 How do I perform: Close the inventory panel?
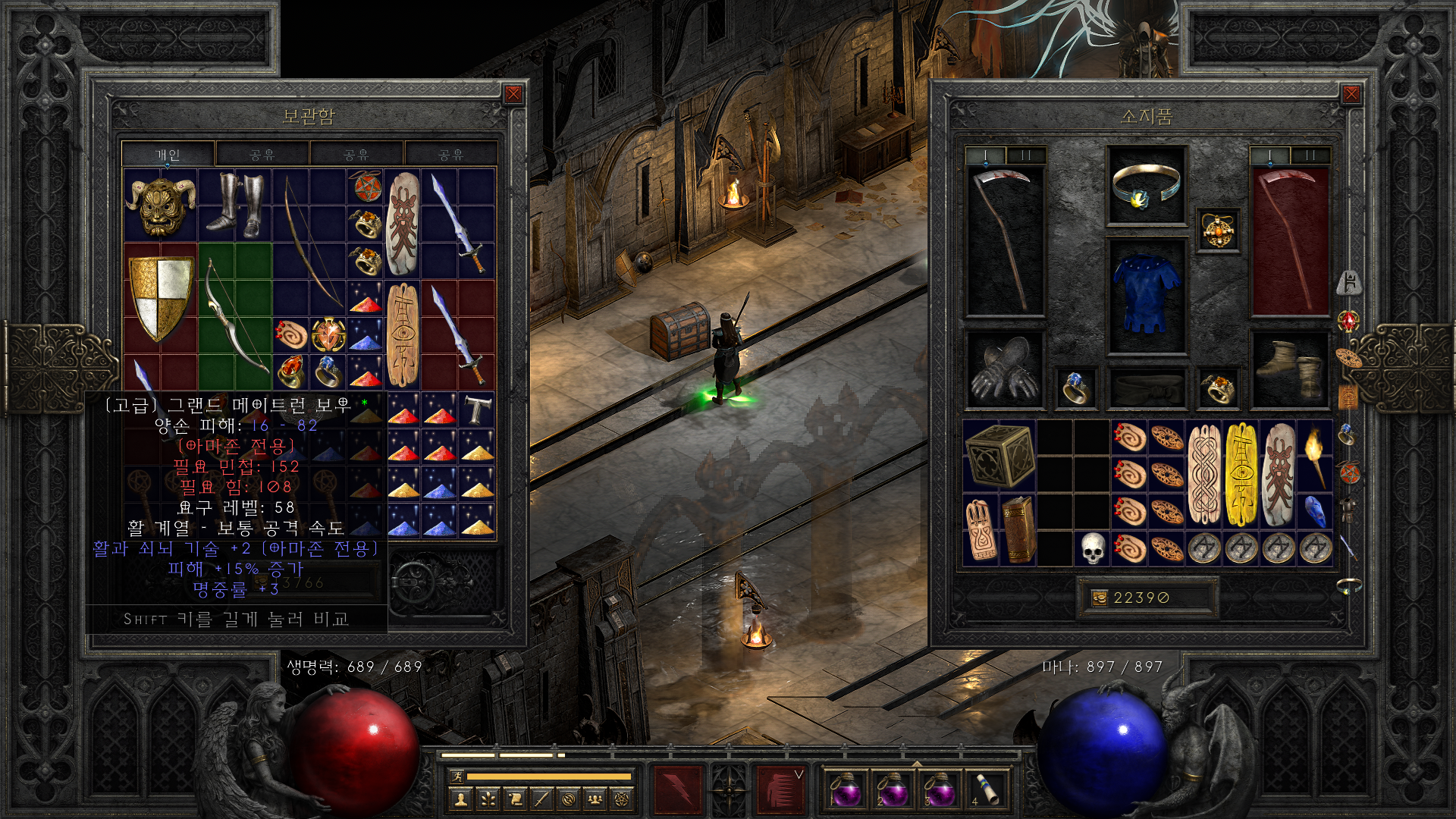coord(1351,94)
